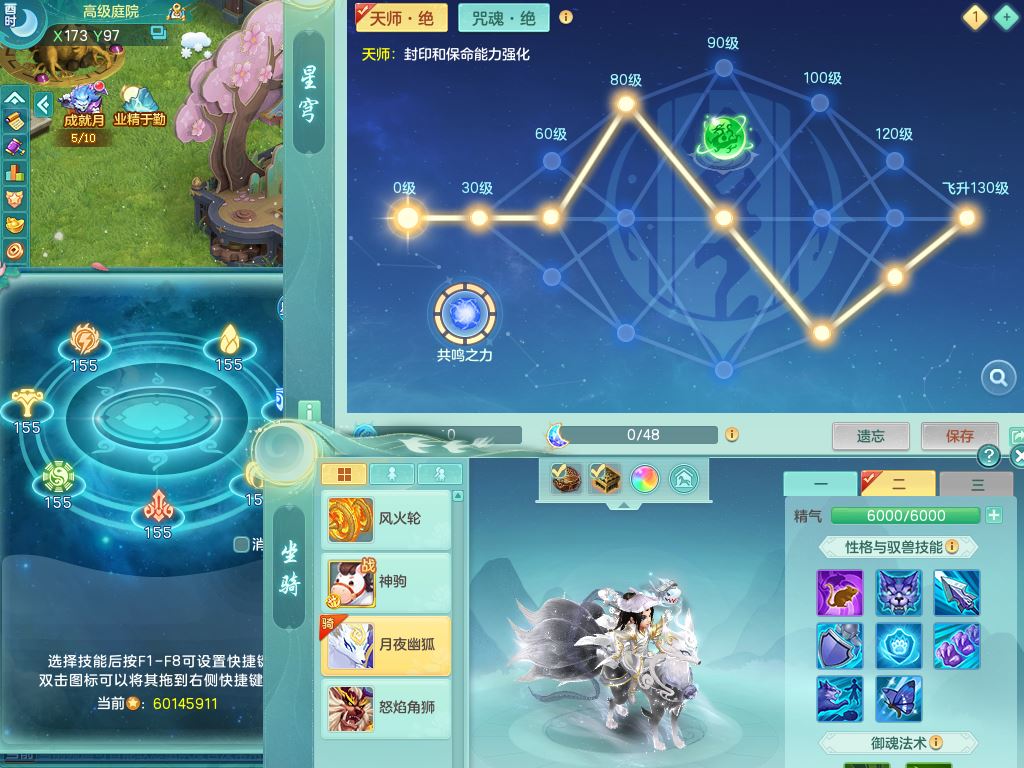Close the mount panel with X
Image resolution: width=1024 pixels, height=768 pixels.
(x=1017, y=457)
